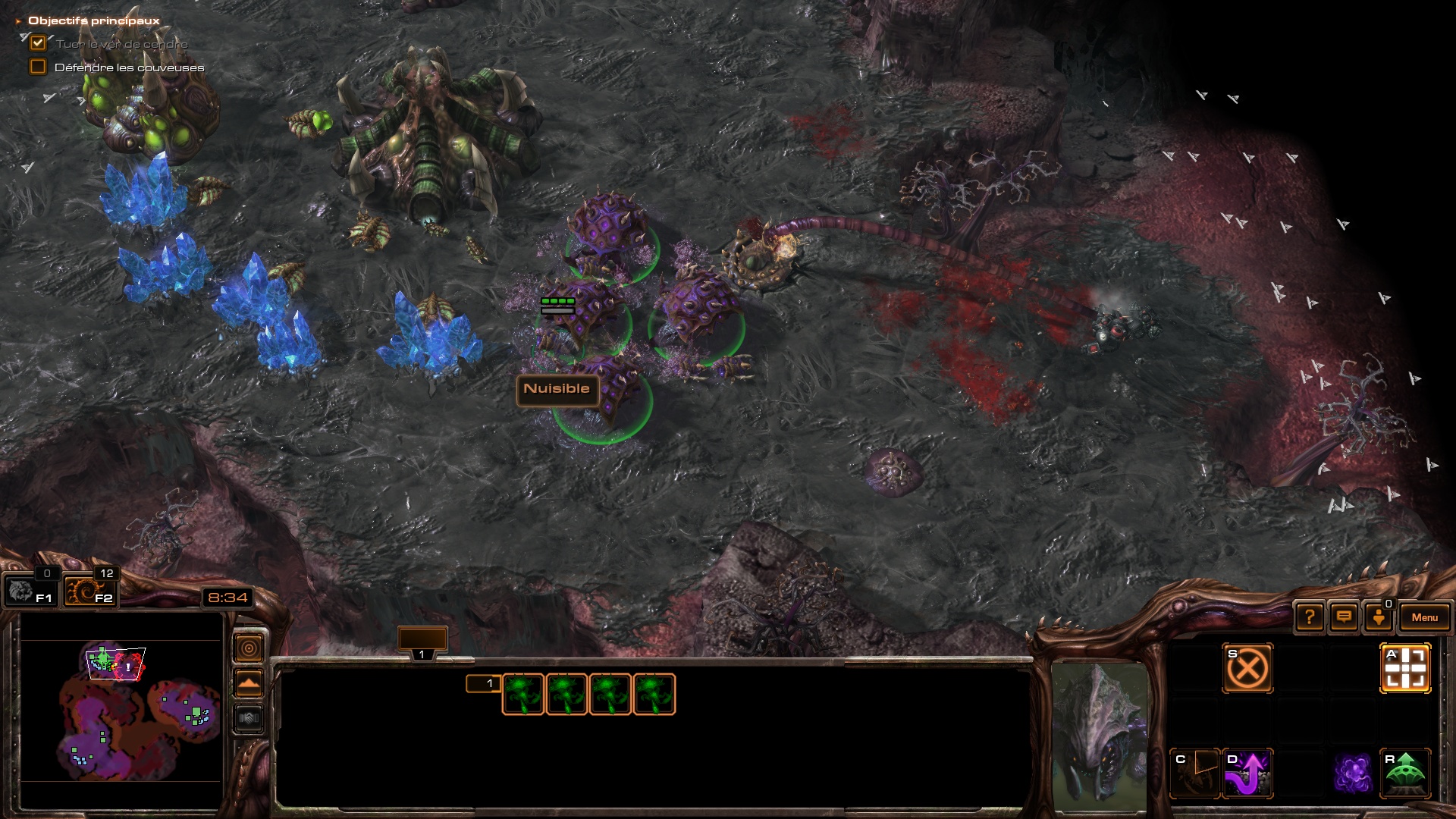Open the game Menu
Image resolution: width=1456 pixels, height=819 pixels.
pos(1424,617)
